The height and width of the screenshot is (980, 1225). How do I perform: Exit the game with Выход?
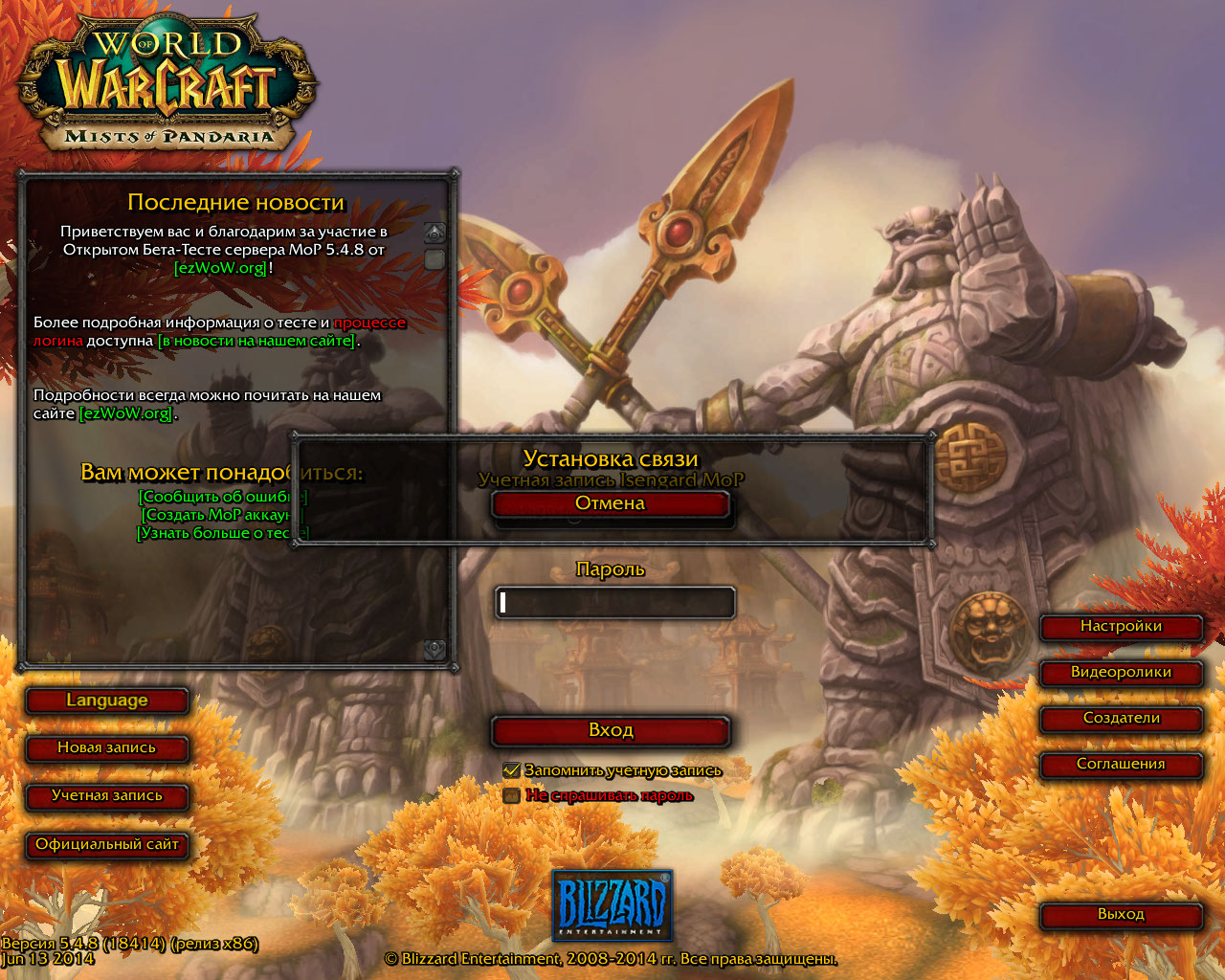pyautogui.click(x=1121, y=915)
